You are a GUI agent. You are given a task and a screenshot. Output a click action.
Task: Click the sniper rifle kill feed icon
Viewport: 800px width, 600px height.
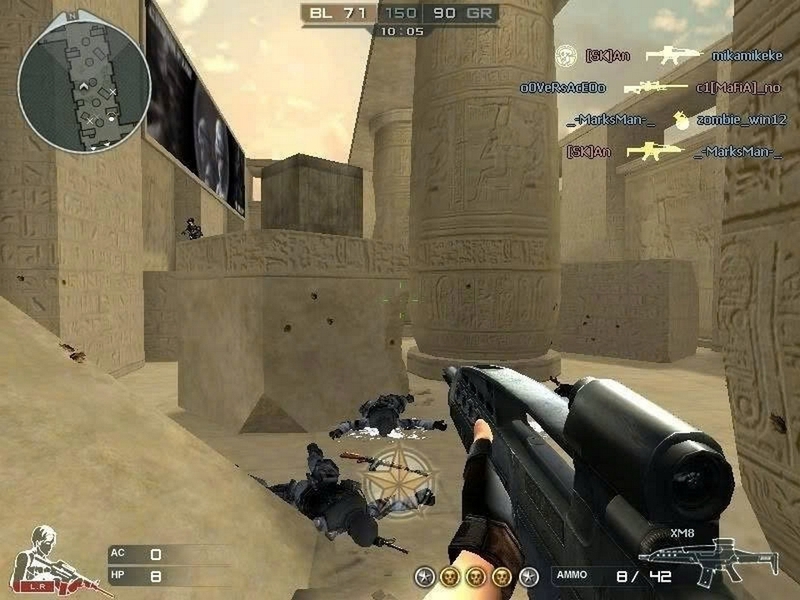tap(656, 87)
